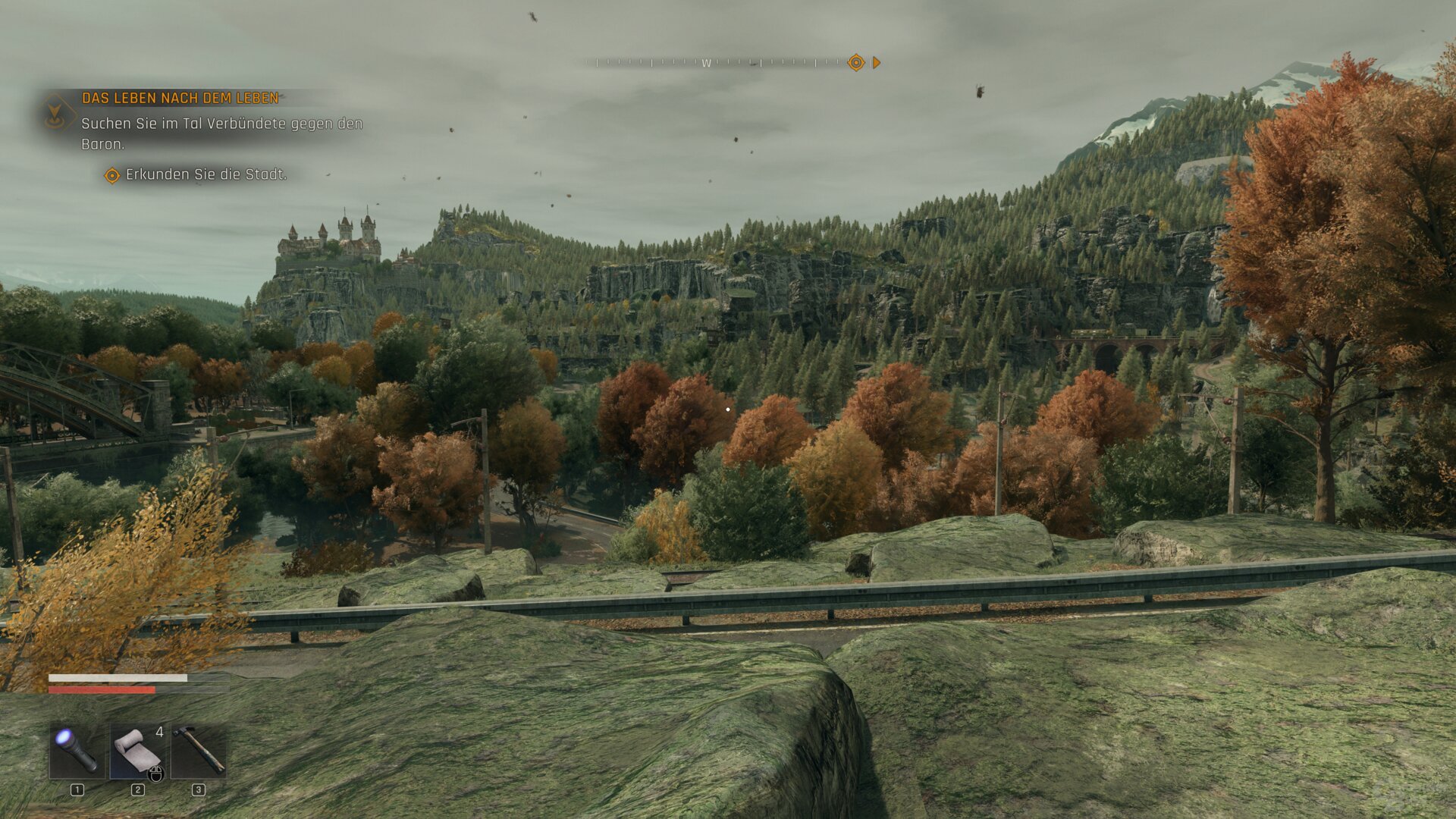Click the white health bar

pyautogui.click(x=118, y=677)
